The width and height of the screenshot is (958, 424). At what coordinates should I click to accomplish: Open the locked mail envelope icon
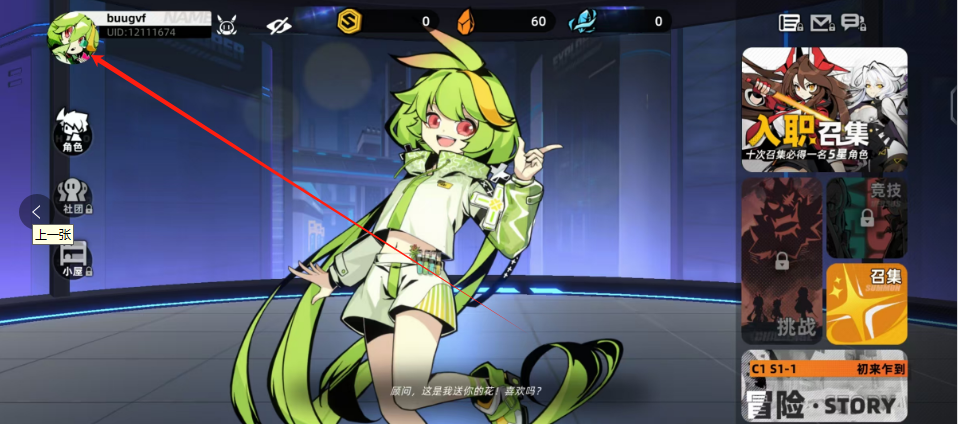click(x=822, y=23)
